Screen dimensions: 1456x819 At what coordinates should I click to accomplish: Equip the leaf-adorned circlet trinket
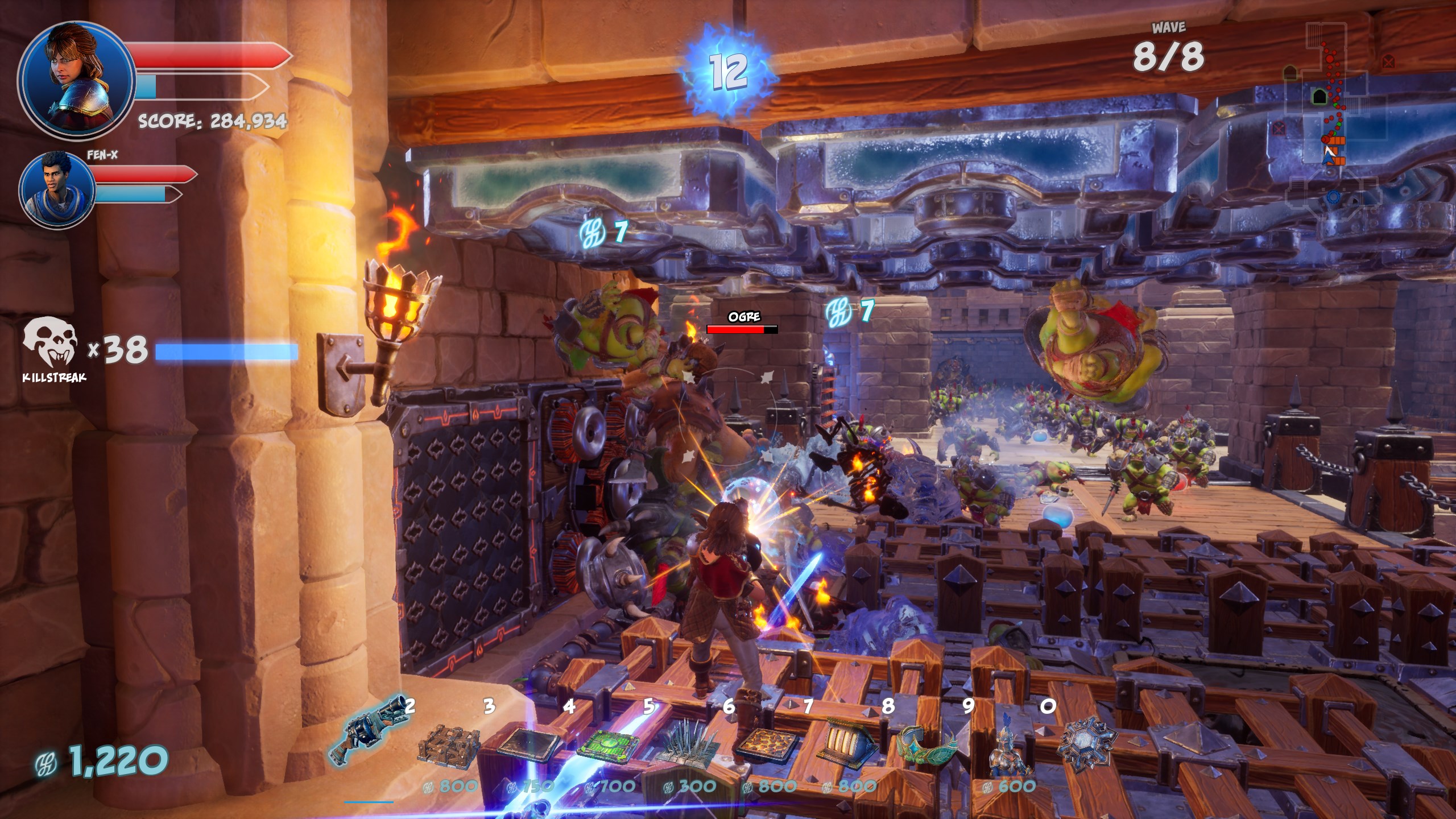pyautogui.click(x=927, y=742)
